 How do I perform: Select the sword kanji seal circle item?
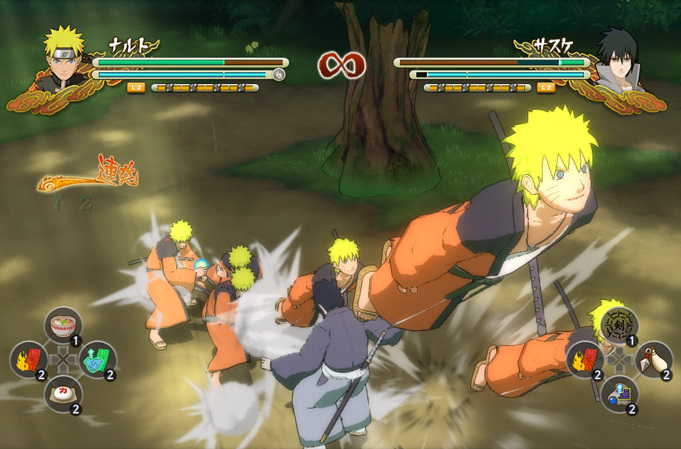[x=620, y=324]
